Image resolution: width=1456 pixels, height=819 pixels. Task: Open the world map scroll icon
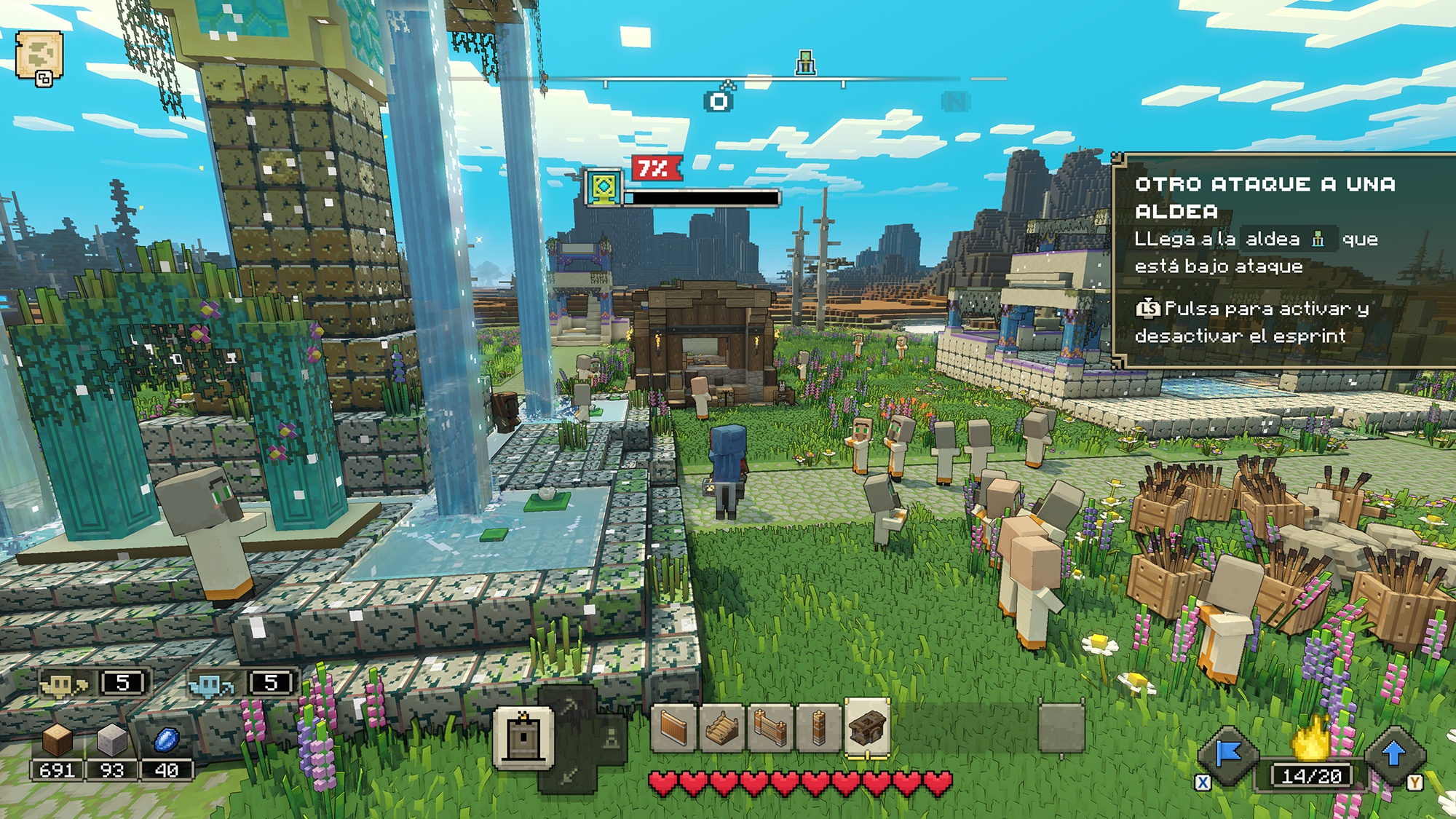pos(39,57)
